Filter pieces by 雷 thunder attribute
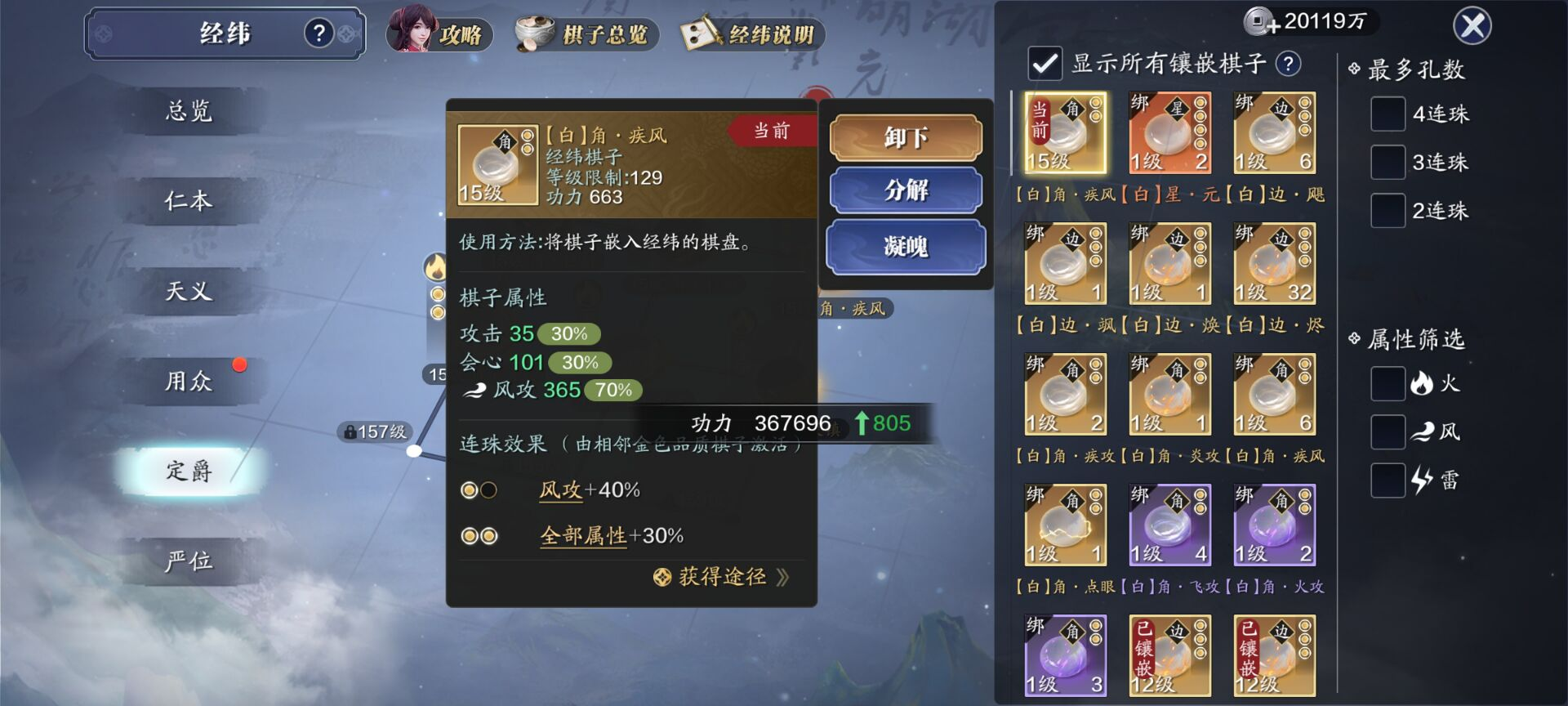 1388,480
